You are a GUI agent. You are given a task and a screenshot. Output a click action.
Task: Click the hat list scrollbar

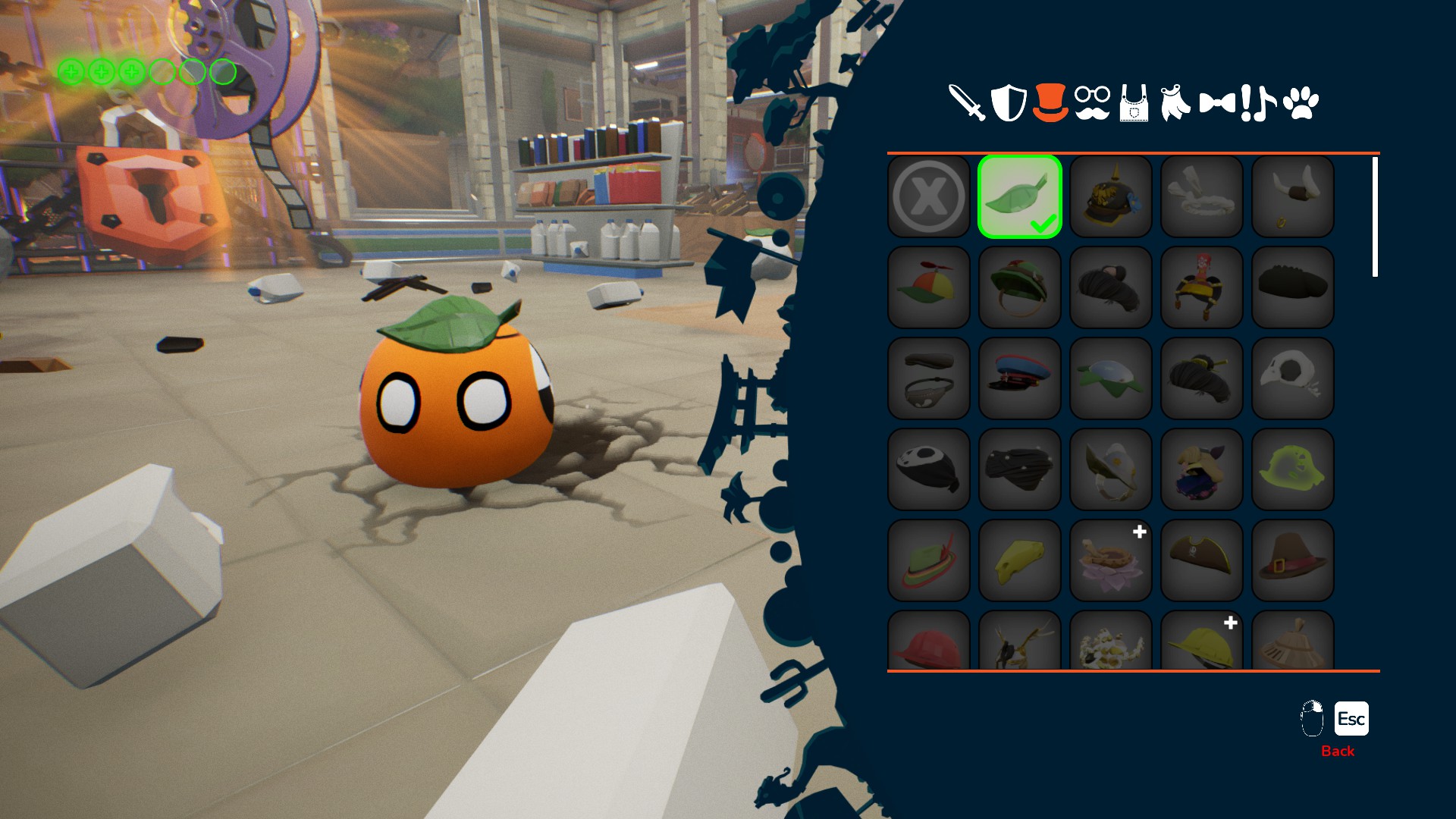1375,217
